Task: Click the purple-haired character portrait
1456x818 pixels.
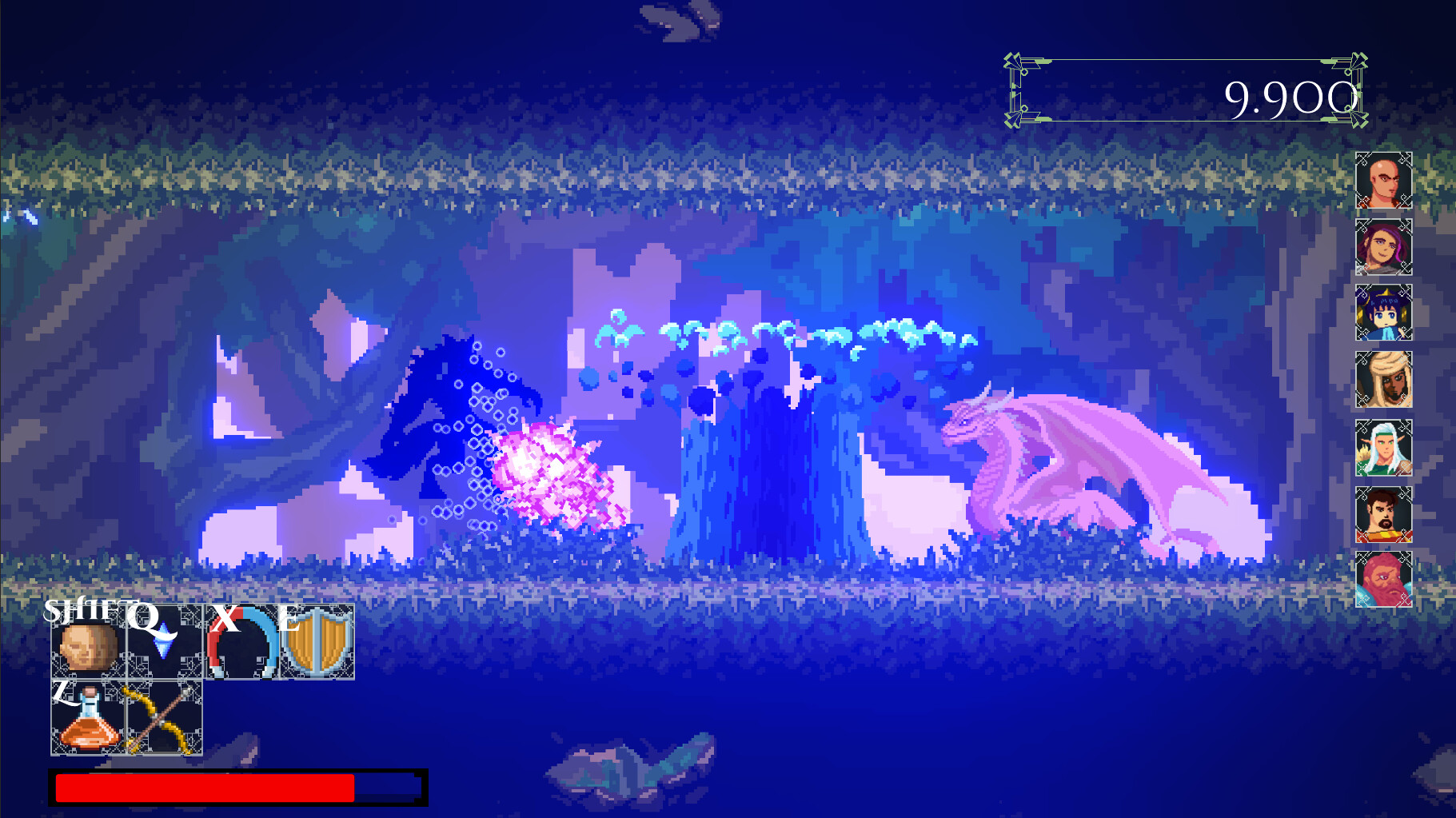Action: click(x=1383, y=247)
